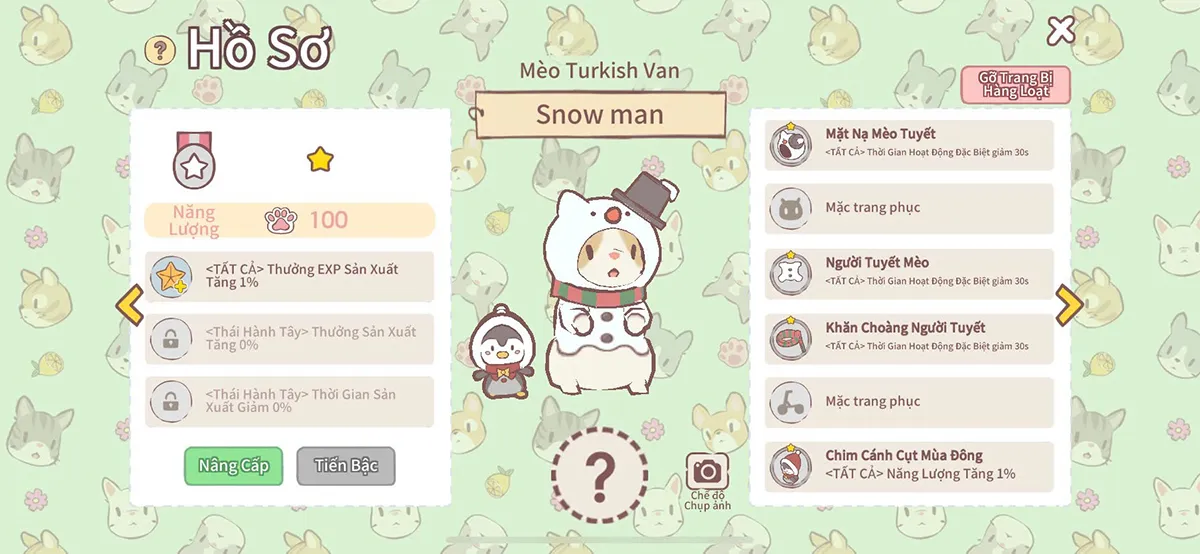Viewport: 1200px width, 554px height.
Task: Select the Thưởng EXP Sản Xuất skill row
Action: point(290,276)
